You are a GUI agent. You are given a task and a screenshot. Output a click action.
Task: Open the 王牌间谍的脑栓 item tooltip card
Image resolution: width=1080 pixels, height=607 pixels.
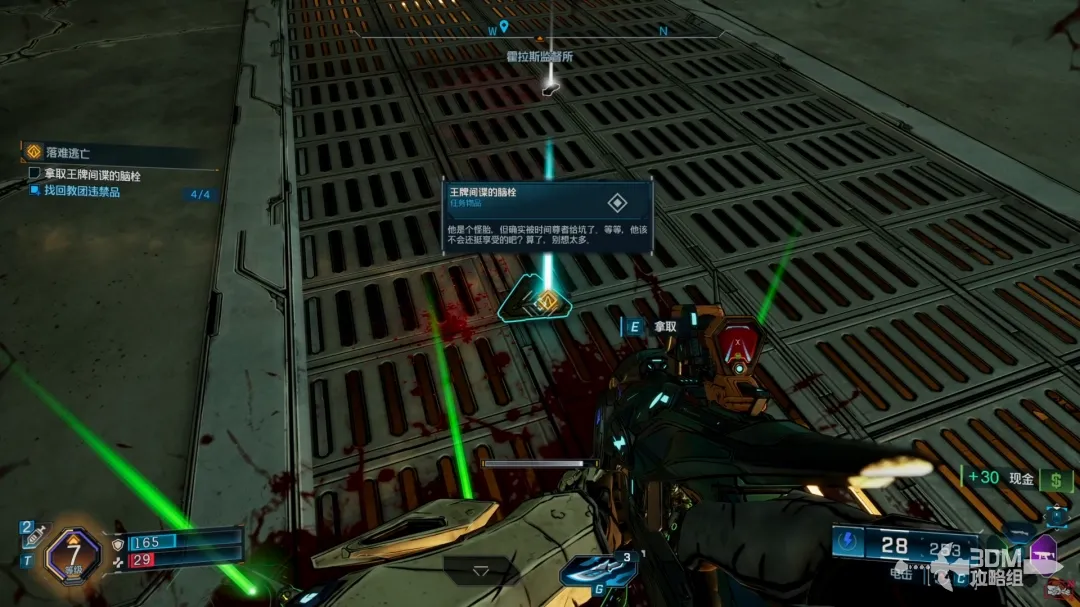[547, 213]
